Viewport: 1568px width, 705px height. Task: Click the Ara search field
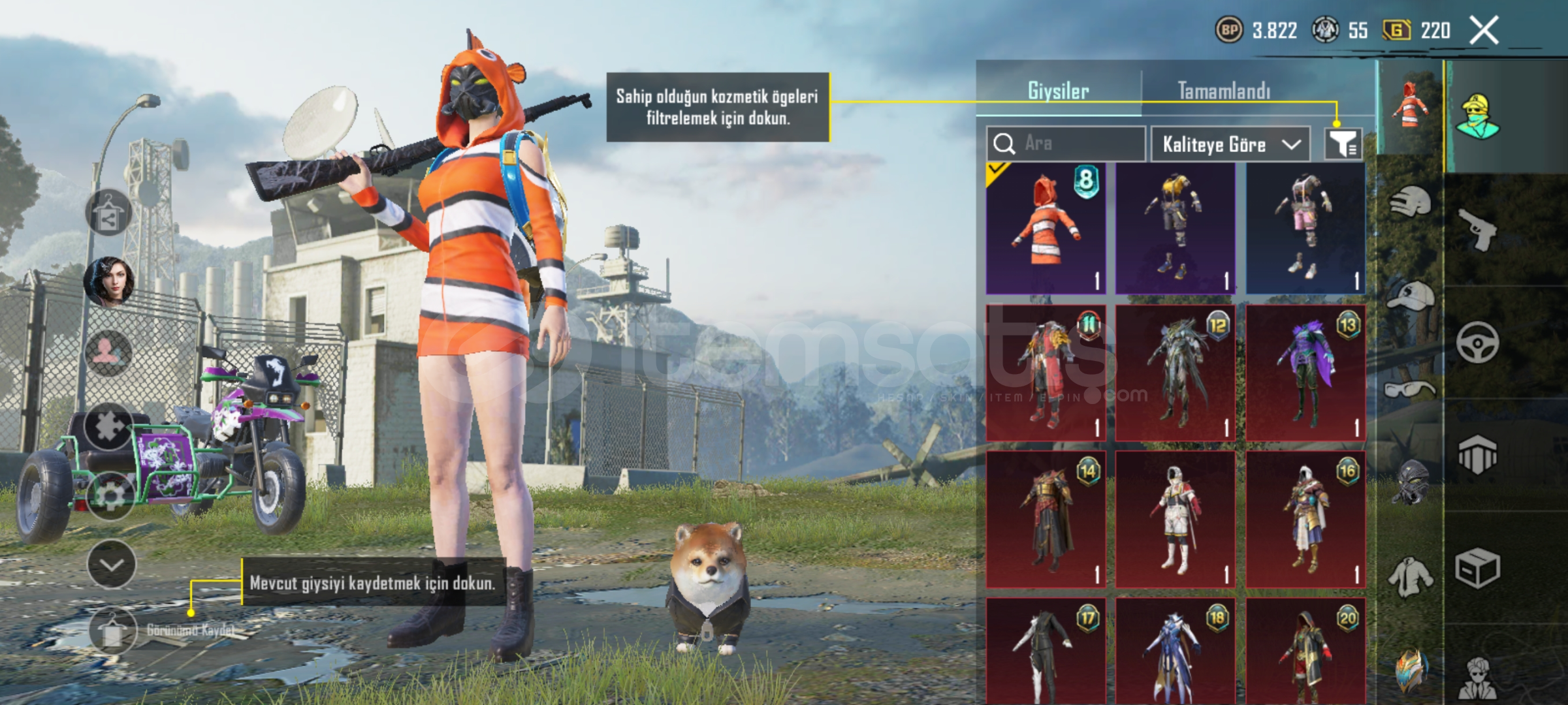tap(1066, 144)
